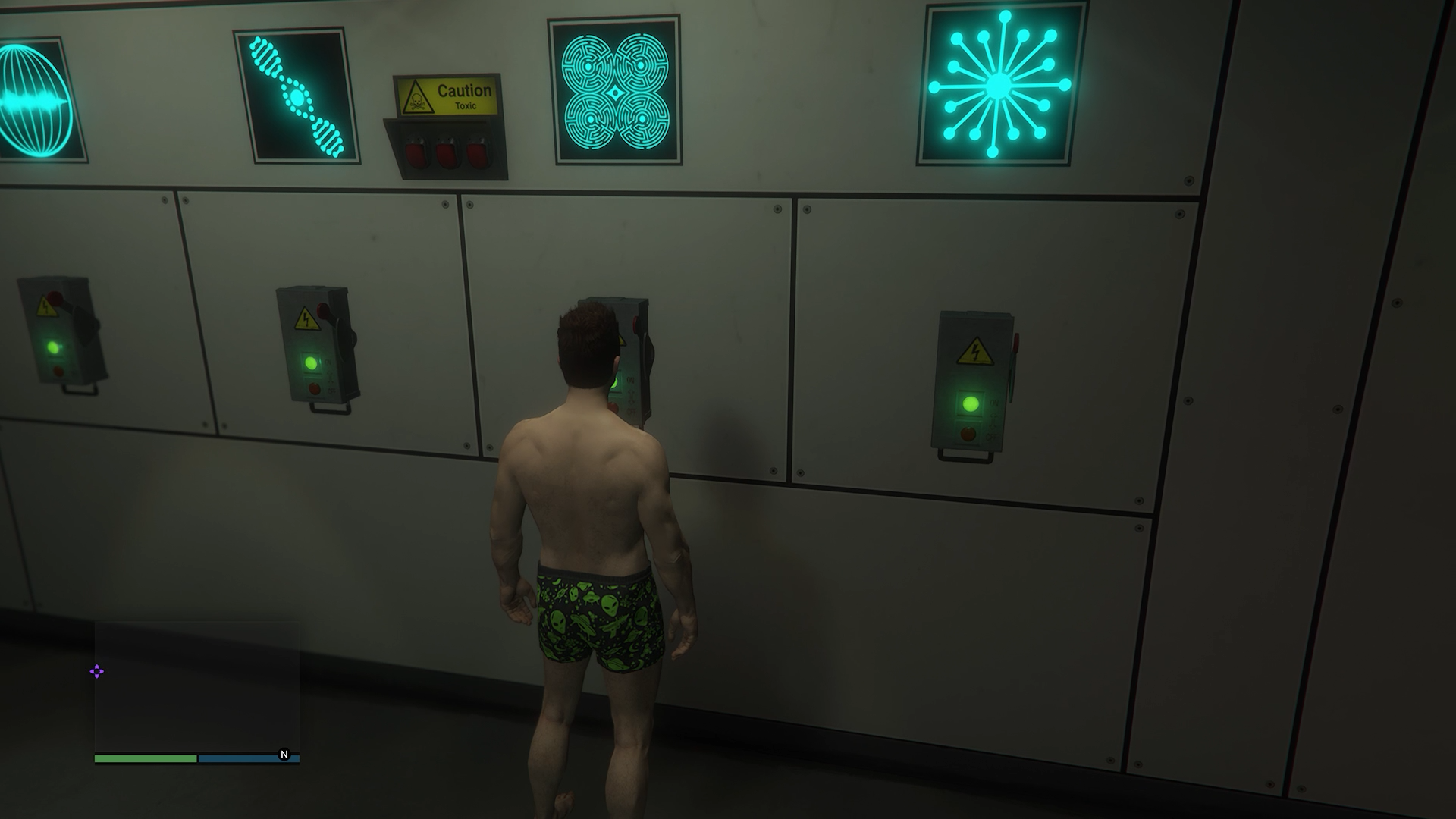Screen dimensions: 1456x819
Task: Click the dark minimap panel
Action: point(197,686)
